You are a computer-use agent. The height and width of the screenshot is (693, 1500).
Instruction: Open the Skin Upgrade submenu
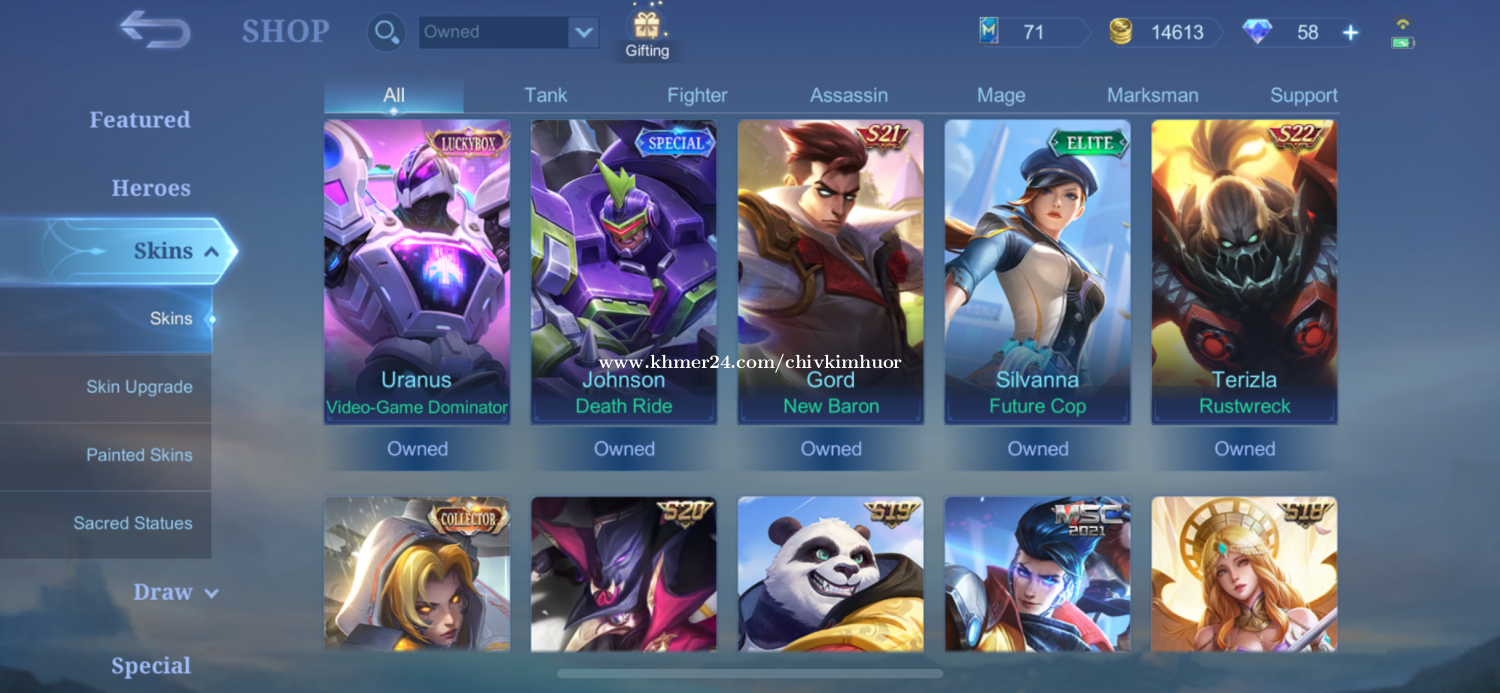click(x=139, y=387)
